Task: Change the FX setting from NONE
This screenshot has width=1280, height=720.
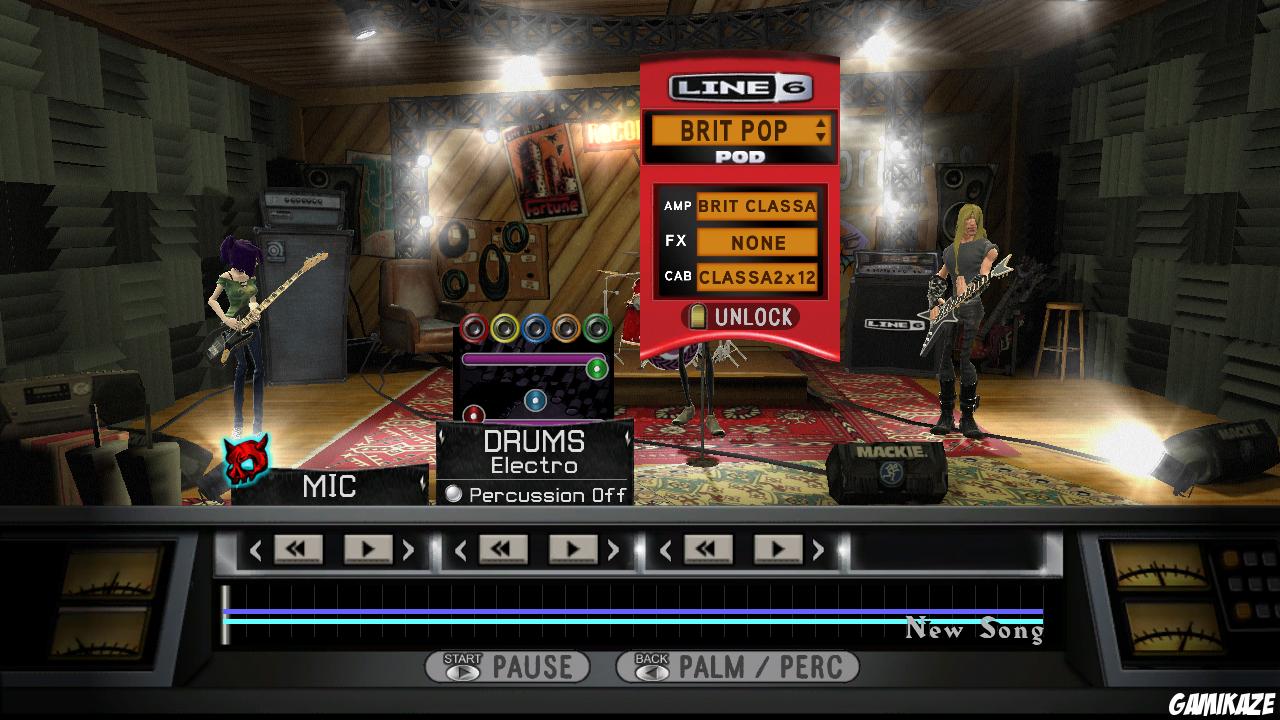Action: (757, 242)
